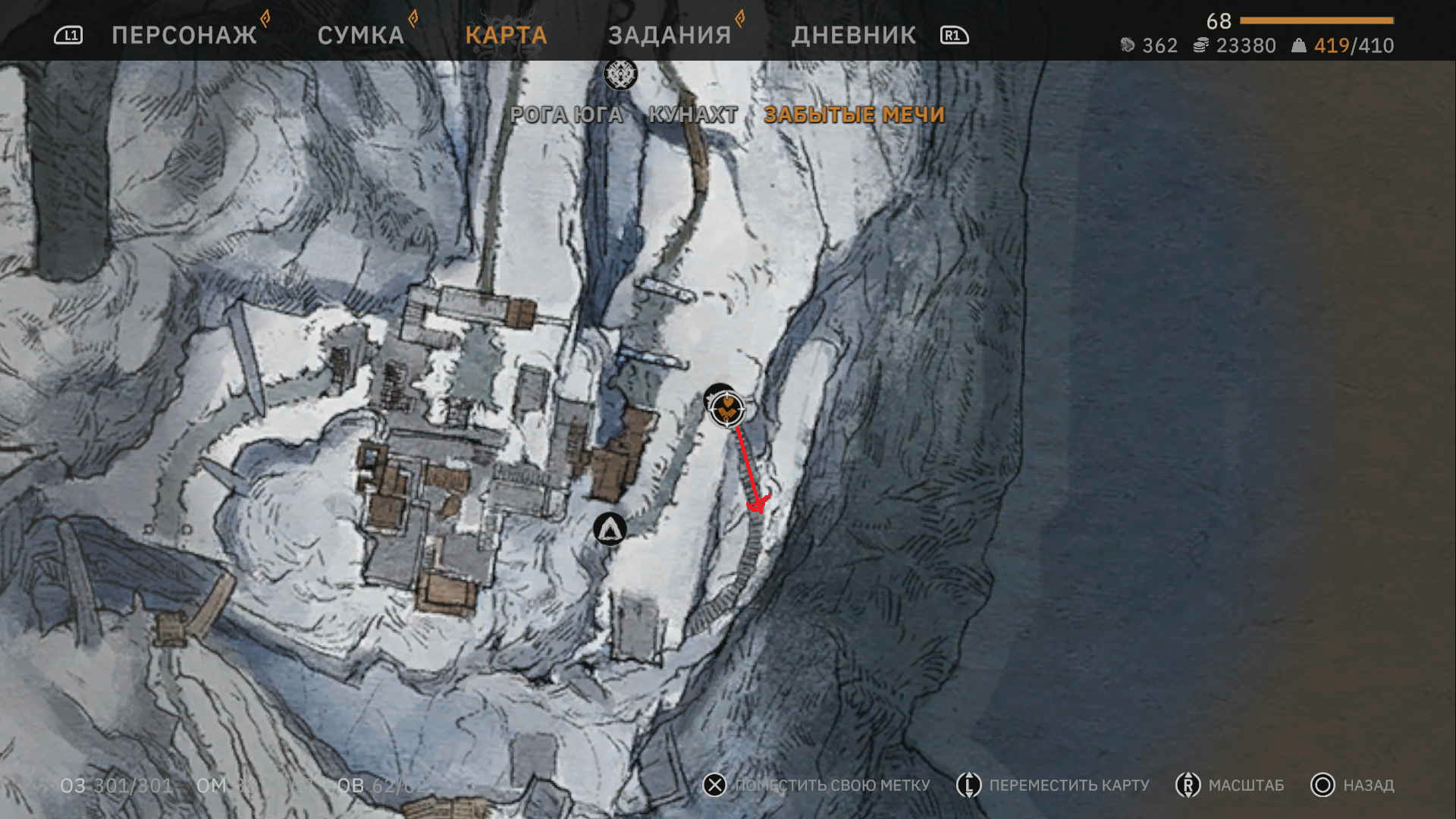Select the campfire tent marker on the map
Viewport: 1456px width, 819px height.
tap(610, 529)
